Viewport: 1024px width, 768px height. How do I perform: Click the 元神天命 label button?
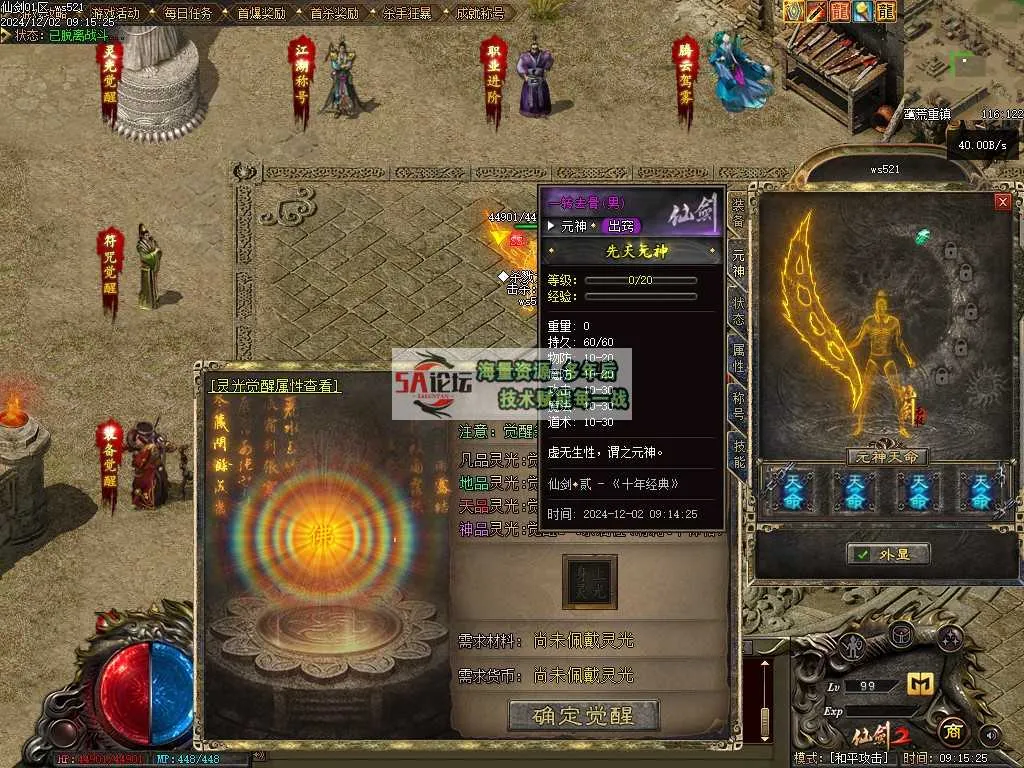888,457
